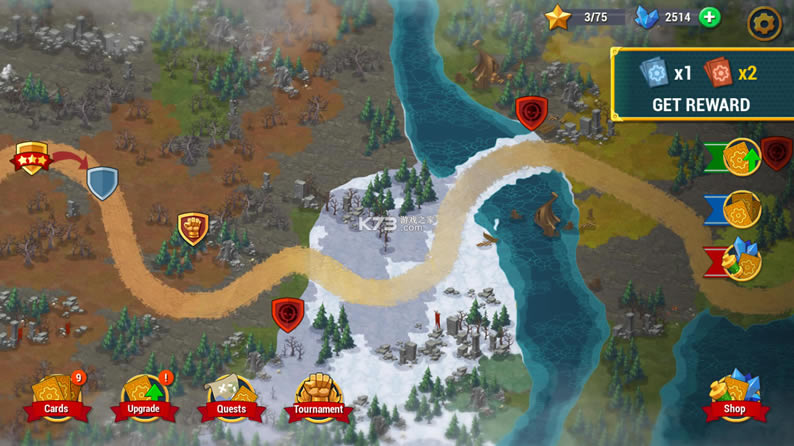Show the Quests panel
The height and width of the screenshot is (446, 794).
click(x=231, y=398)
